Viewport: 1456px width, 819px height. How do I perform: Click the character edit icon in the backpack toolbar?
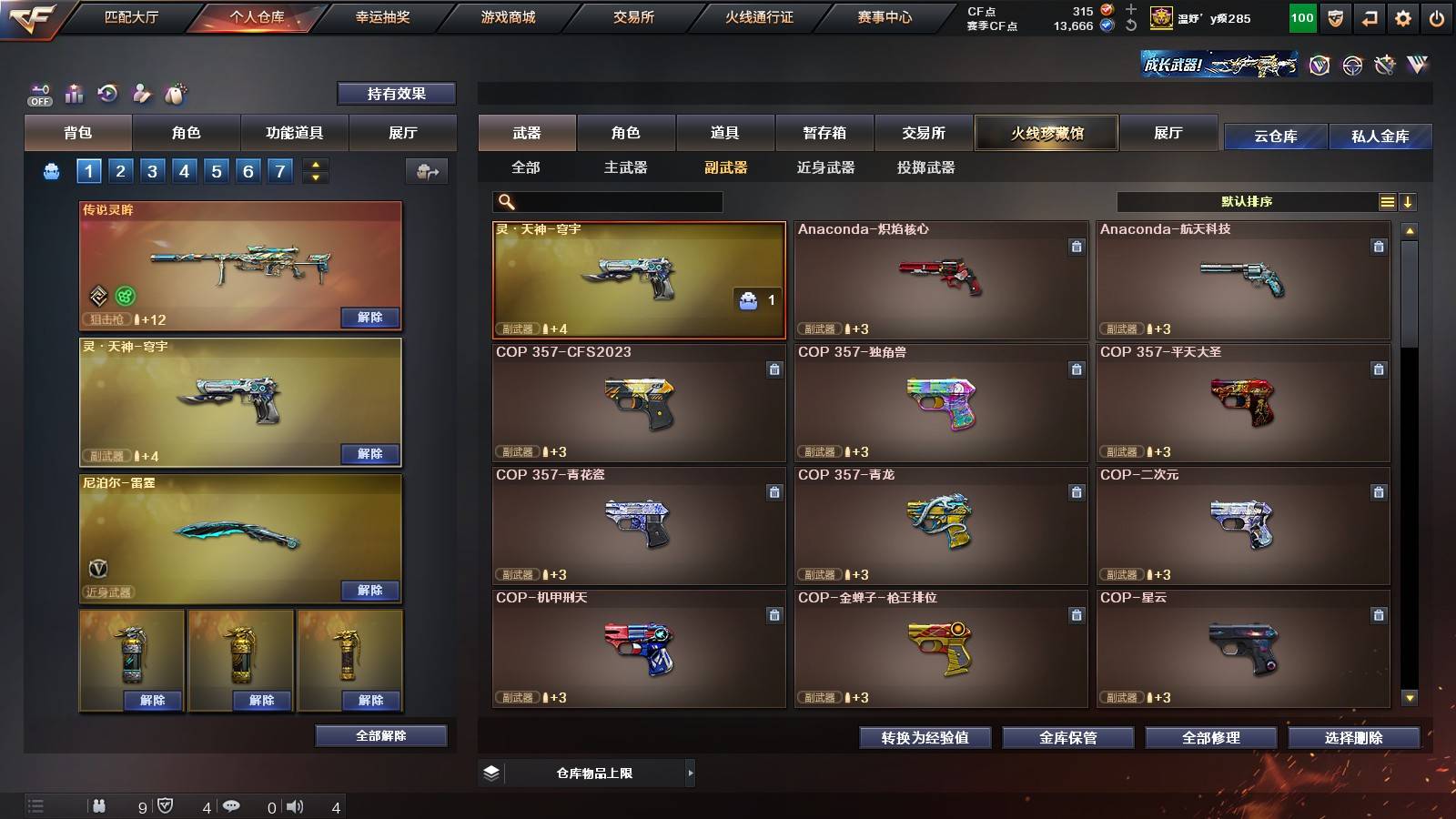[139, 93]
